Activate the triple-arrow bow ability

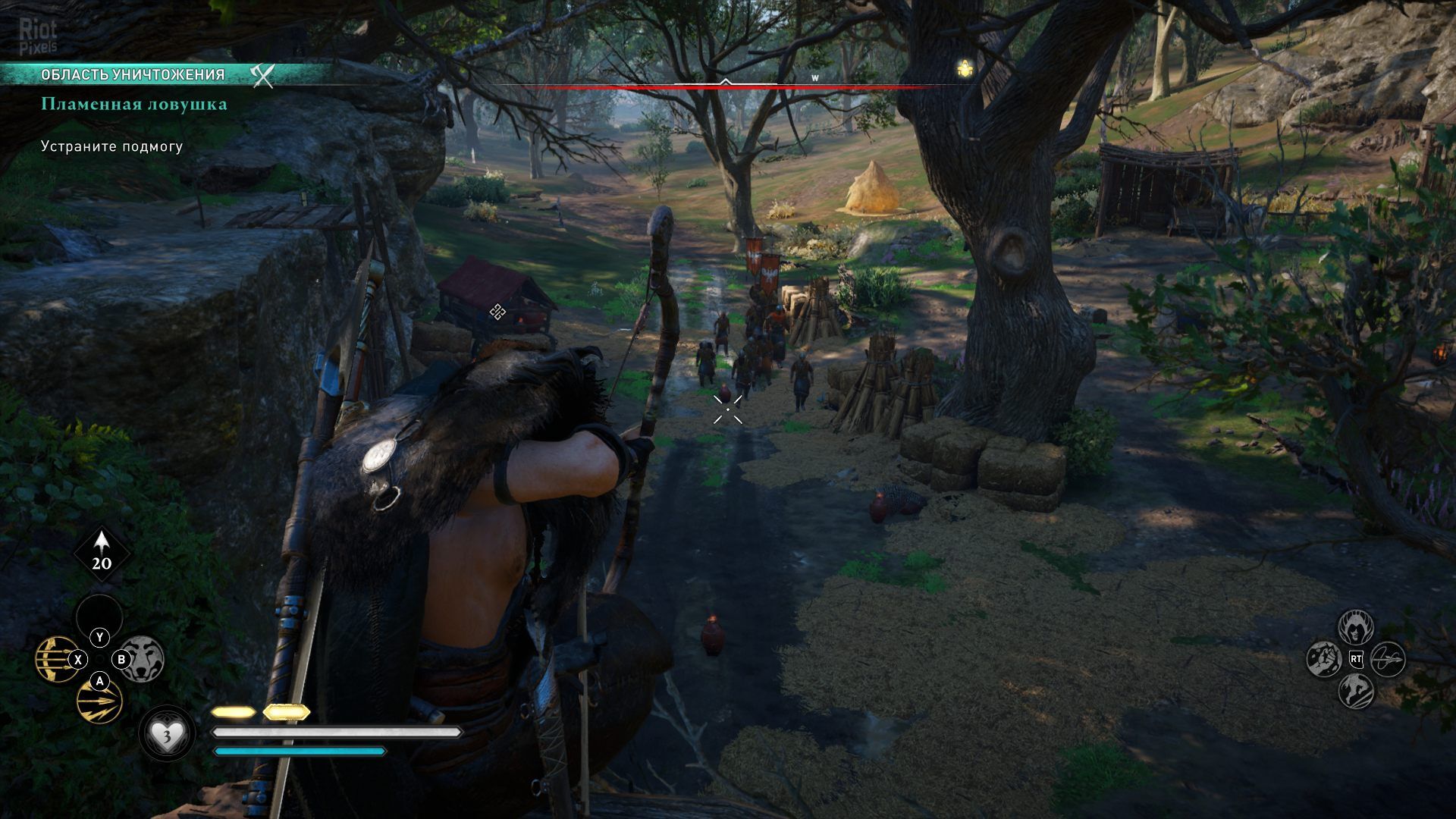coord(55,658)
